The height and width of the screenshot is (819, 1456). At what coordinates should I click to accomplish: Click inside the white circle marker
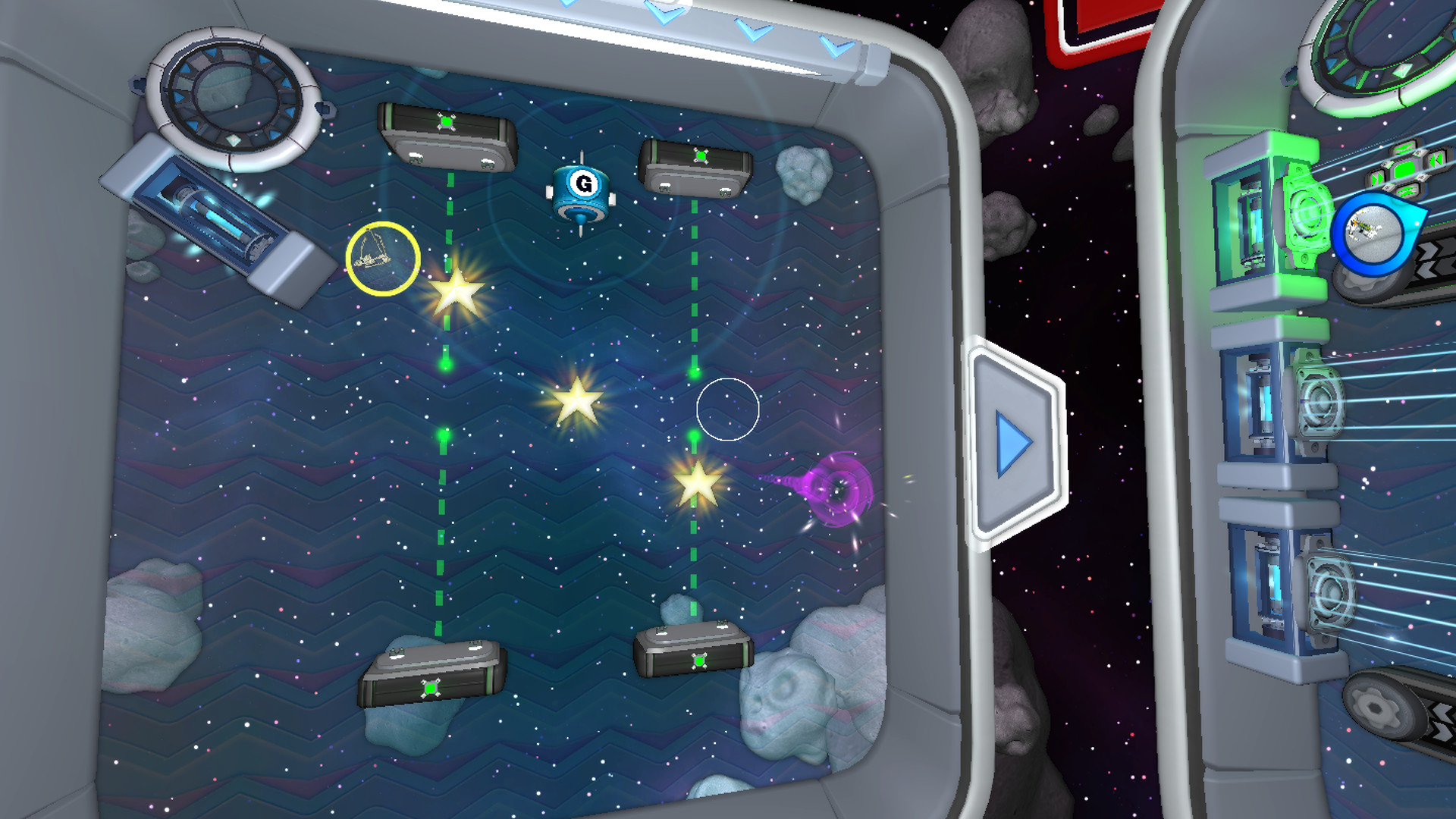tap(728, 409)
